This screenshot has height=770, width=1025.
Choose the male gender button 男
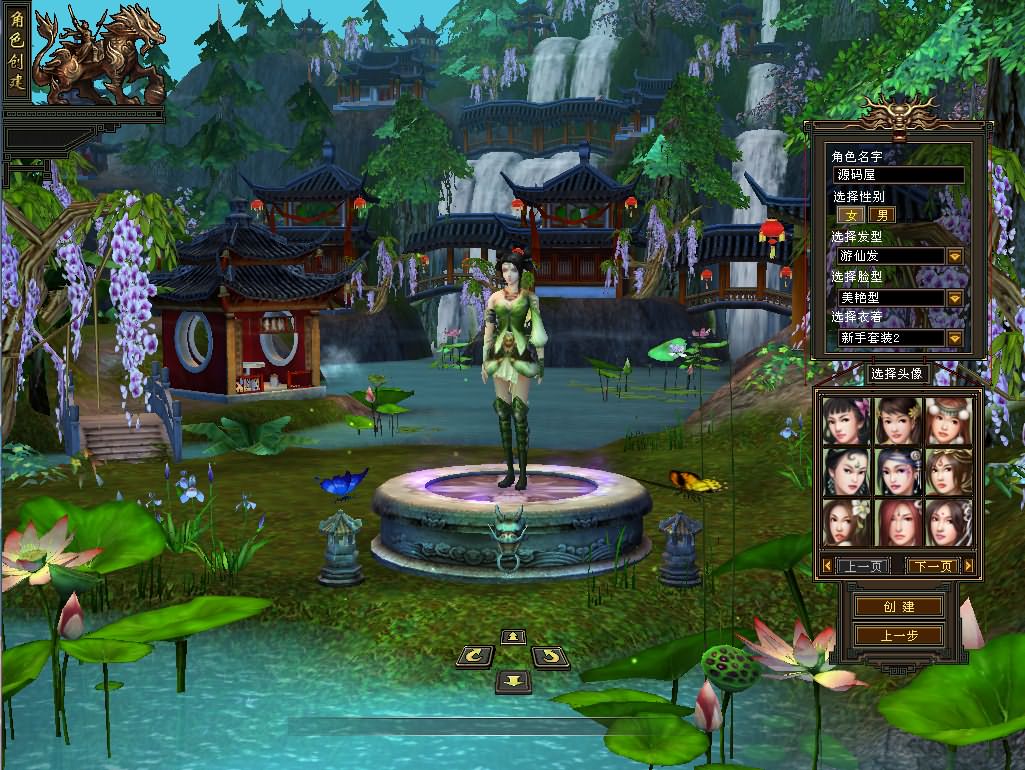881,215
